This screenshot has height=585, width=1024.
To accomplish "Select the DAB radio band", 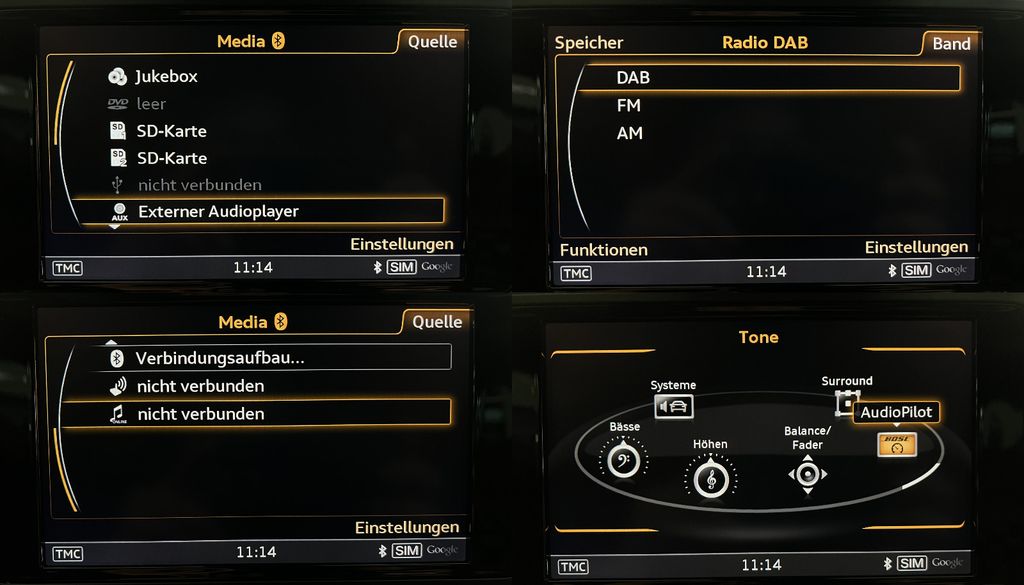I will pos(633,78).
